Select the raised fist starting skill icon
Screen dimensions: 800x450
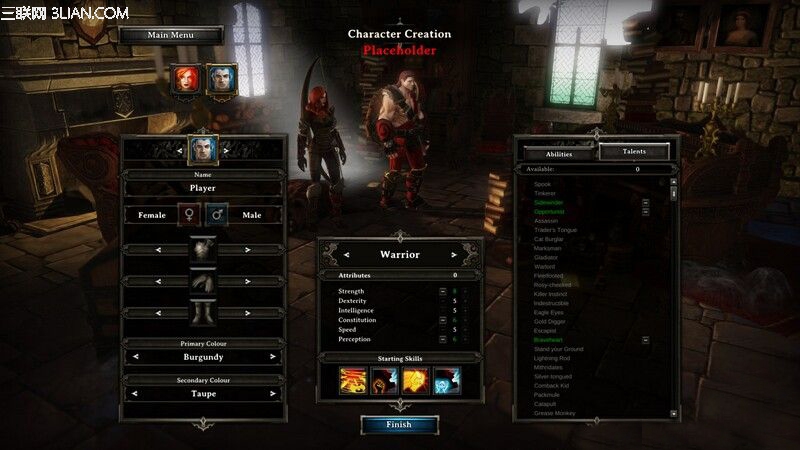tap(384, 381)
